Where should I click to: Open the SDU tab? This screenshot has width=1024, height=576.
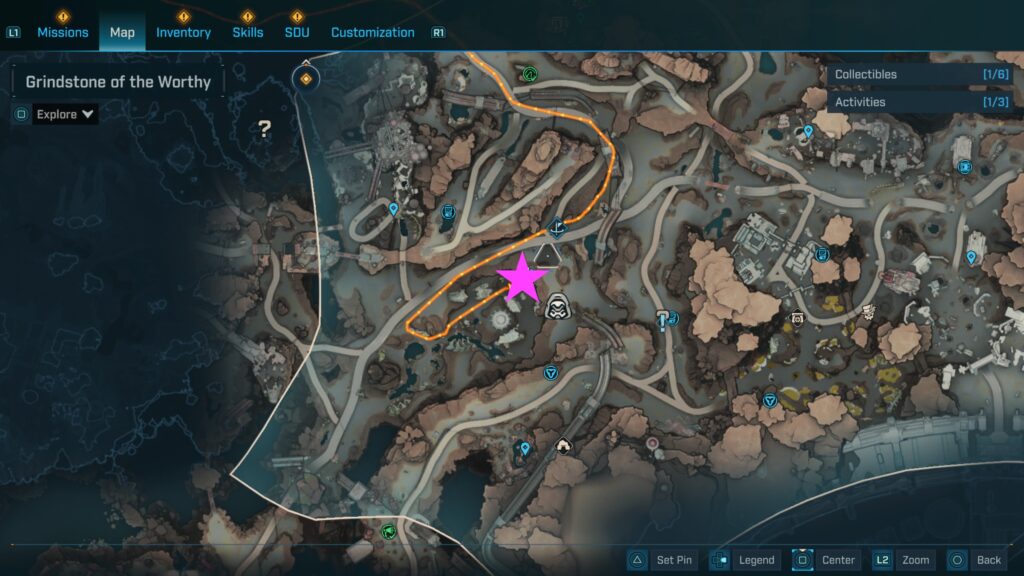[297, 32]
